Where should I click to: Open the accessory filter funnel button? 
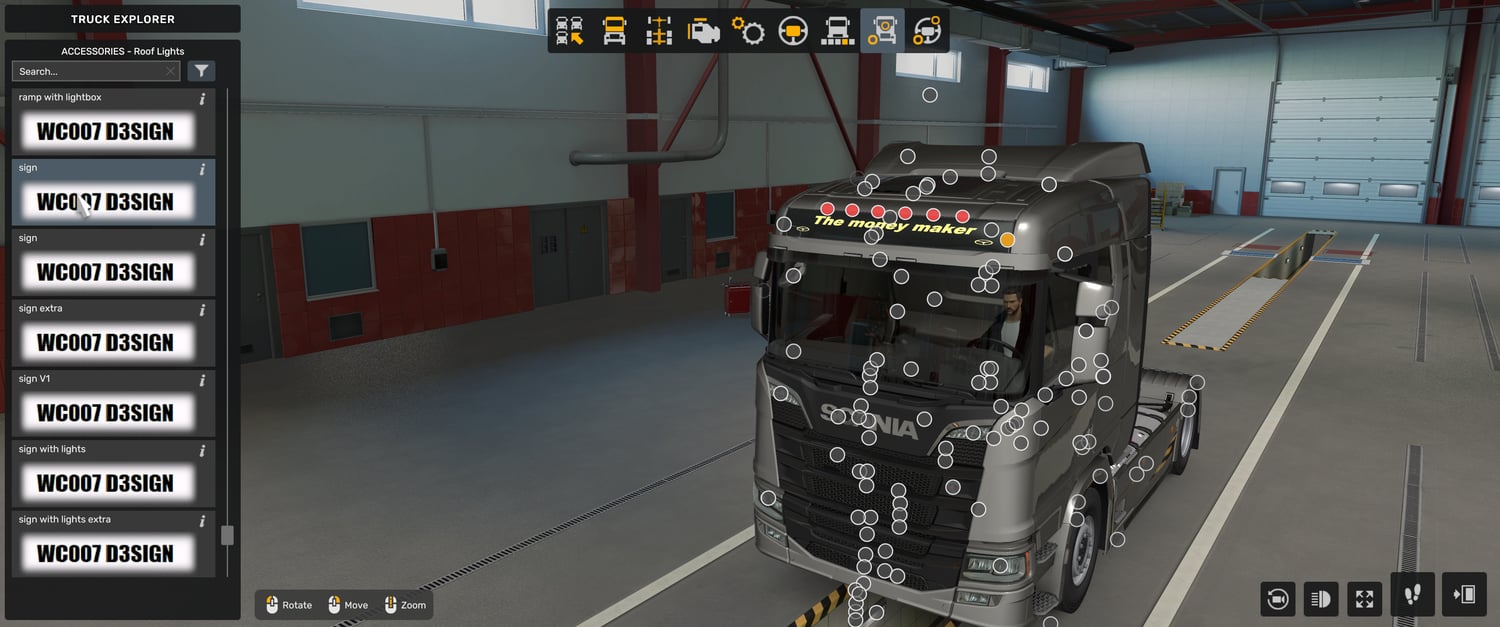(x=201, y=71)
